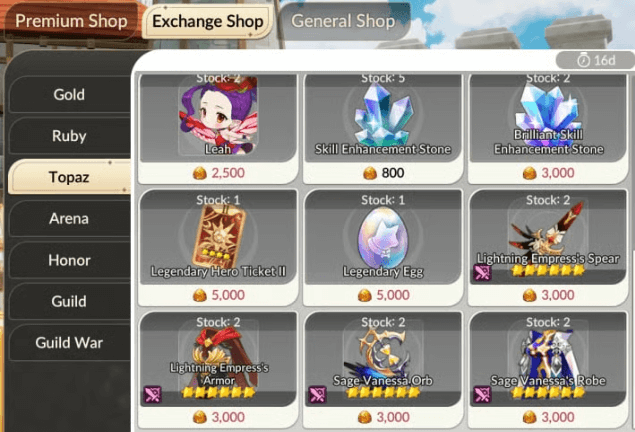Select the Guild War category

tap(69, 342)
